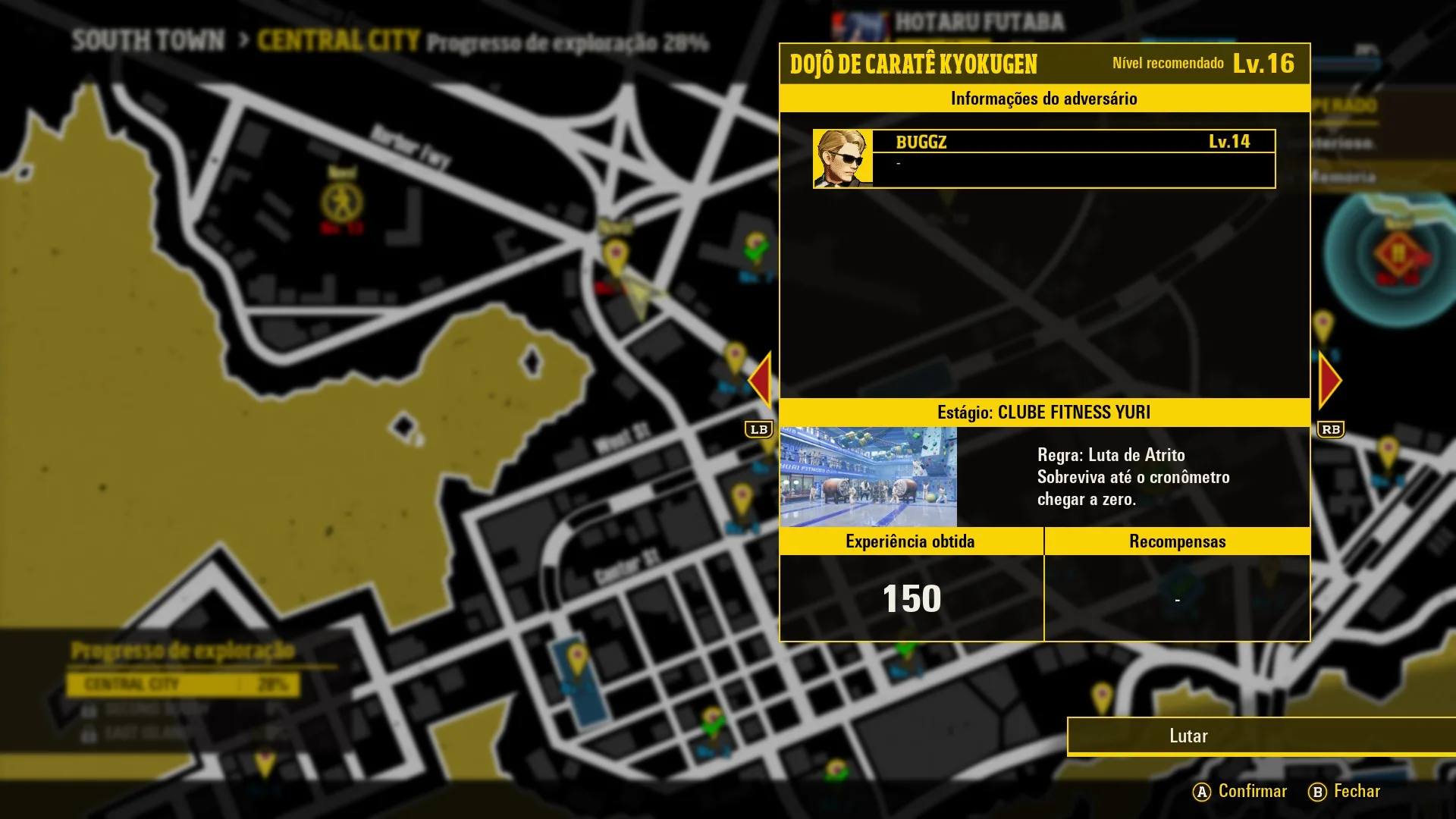
Task: Go to next opponent with right red arrow
Action: [x=1329, y=381]
